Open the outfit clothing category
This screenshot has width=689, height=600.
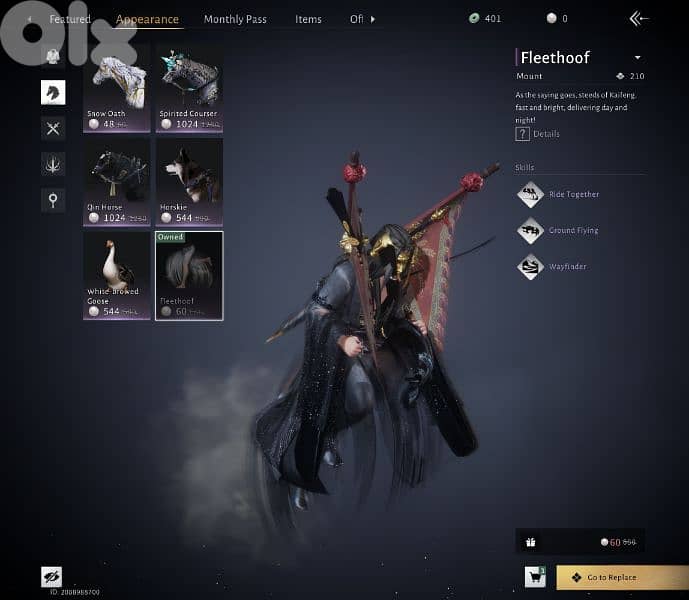[x=53, y=56]
